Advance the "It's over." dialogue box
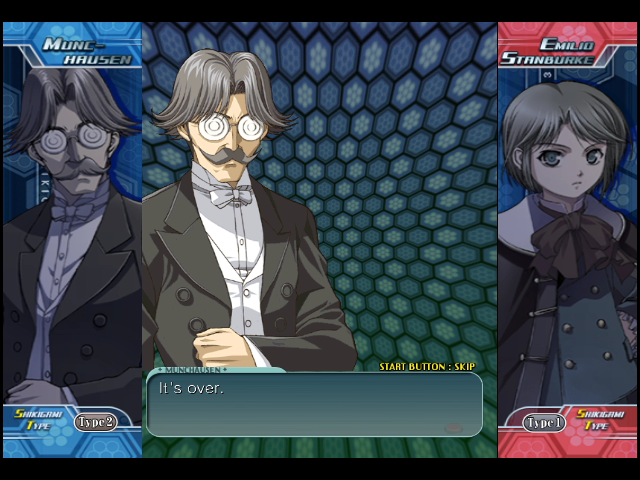640x480 pixels. tap(314, 404)
